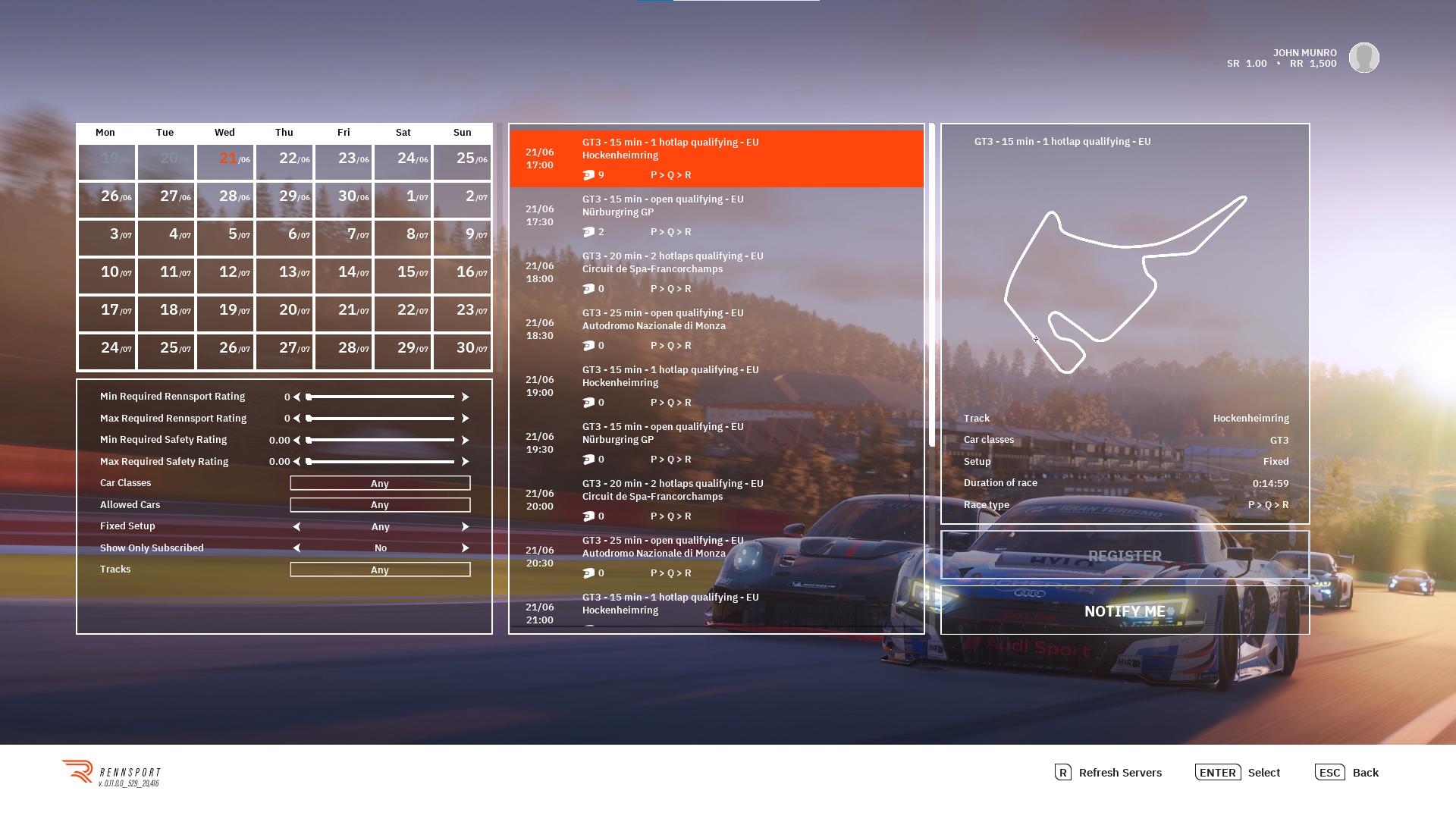Image resolution: width=1456 pixels, height=819 pixels.
Task: Open the Tracks filter dropdown
Action: coord(380,570)
